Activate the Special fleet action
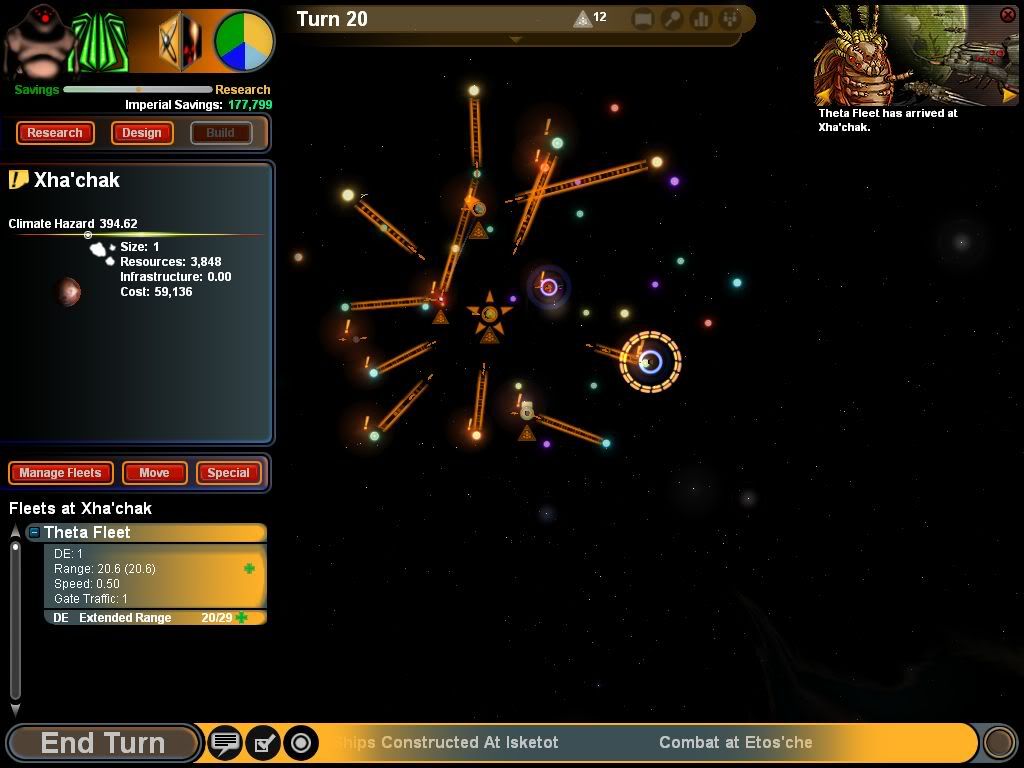The width and height of the screenshot is (1024, 768). coord(228,473)
